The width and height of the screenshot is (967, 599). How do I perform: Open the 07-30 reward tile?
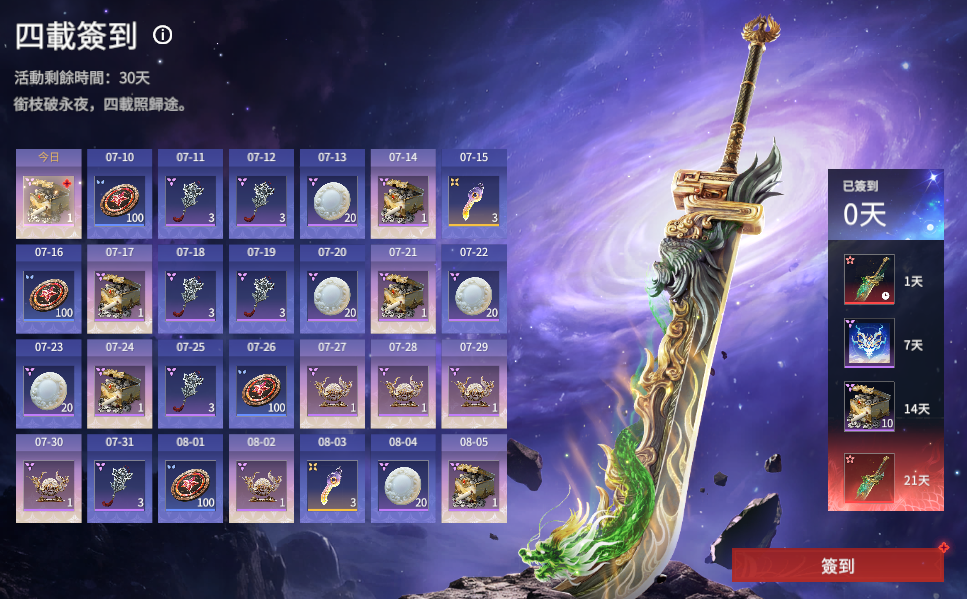click(49, 483)
